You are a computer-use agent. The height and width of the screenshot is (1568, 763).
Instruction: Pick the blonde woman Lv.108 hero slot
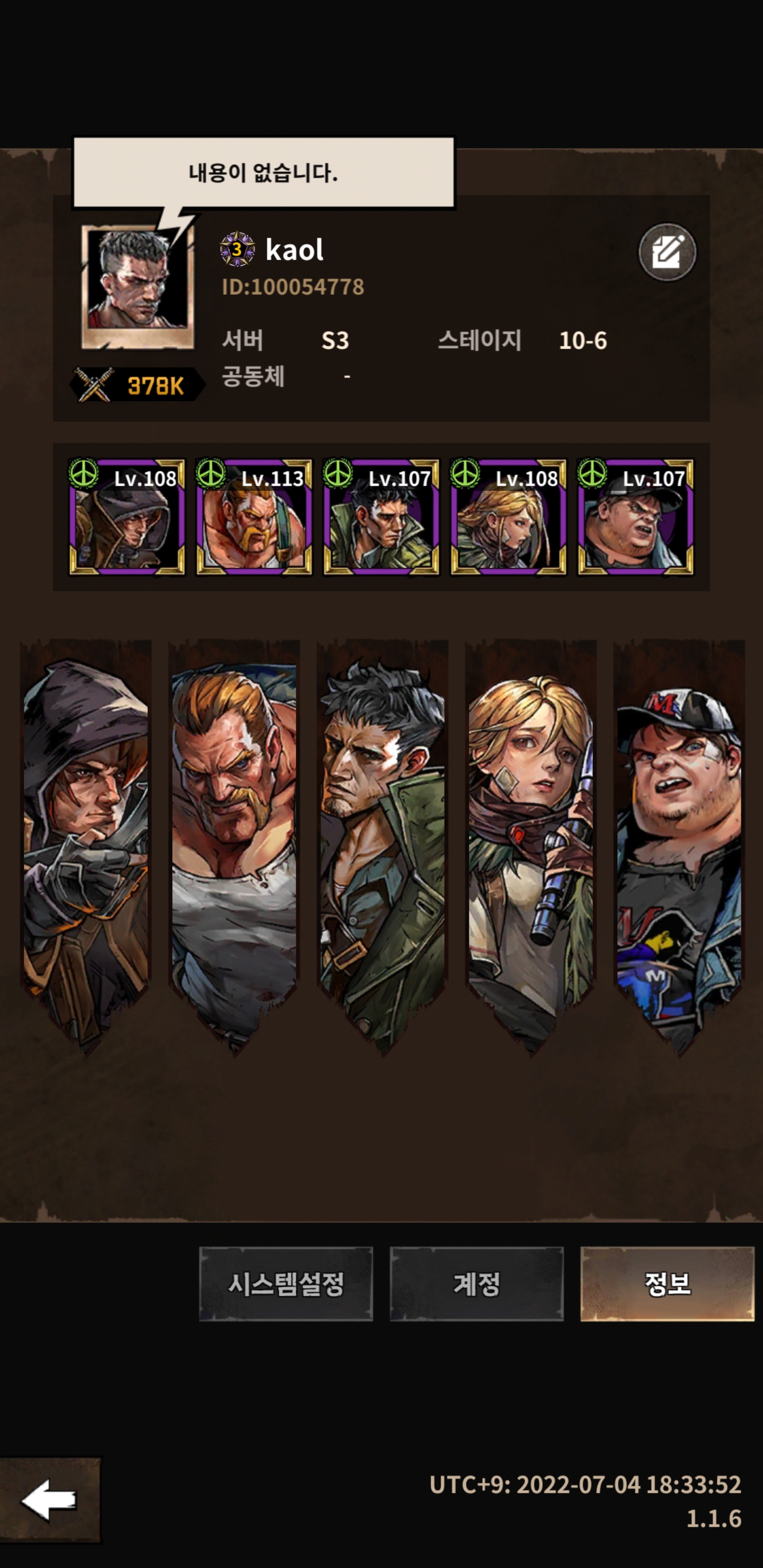click(508, 517)
